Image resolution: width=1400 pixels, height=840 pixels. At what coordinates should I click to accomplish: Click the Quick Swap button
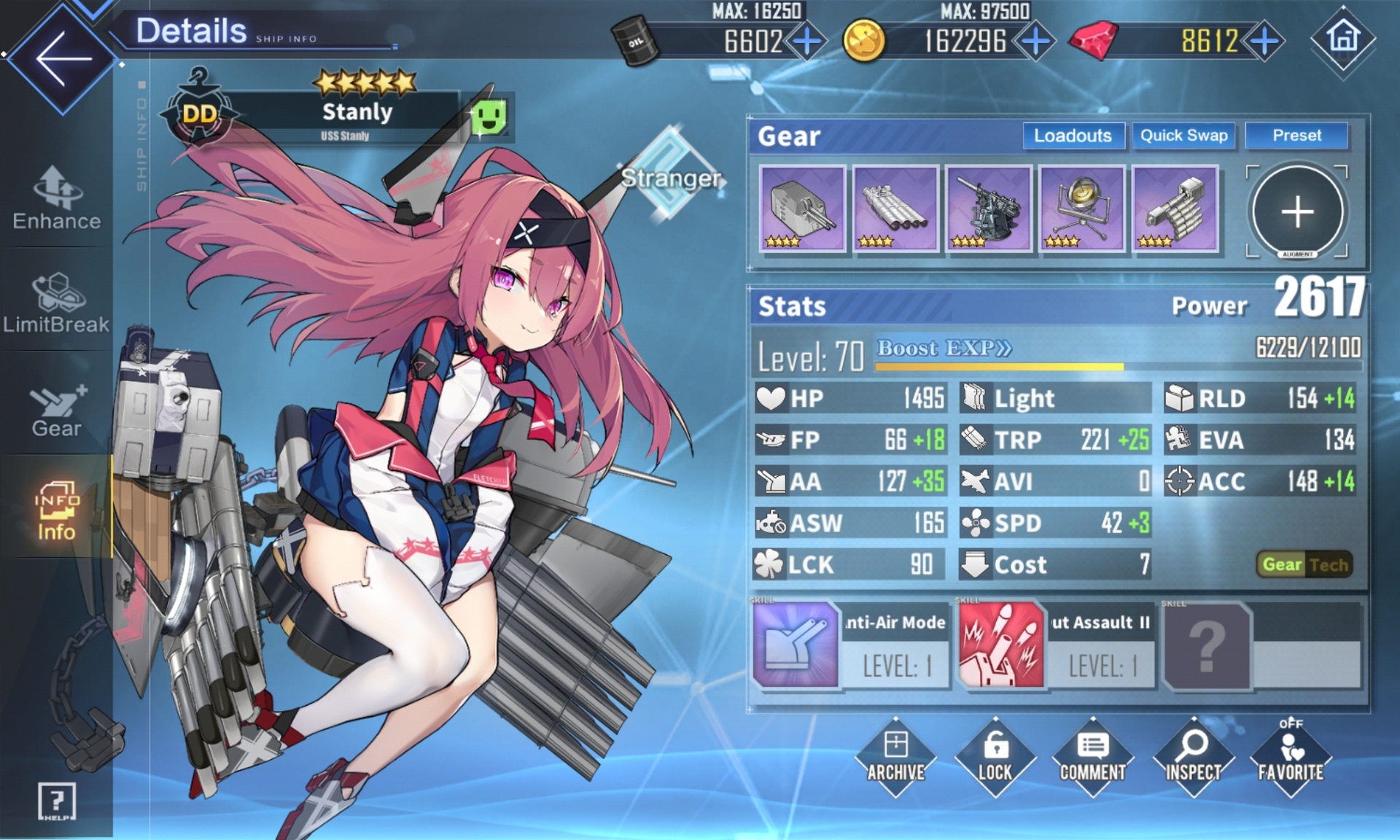(1183, 136)
